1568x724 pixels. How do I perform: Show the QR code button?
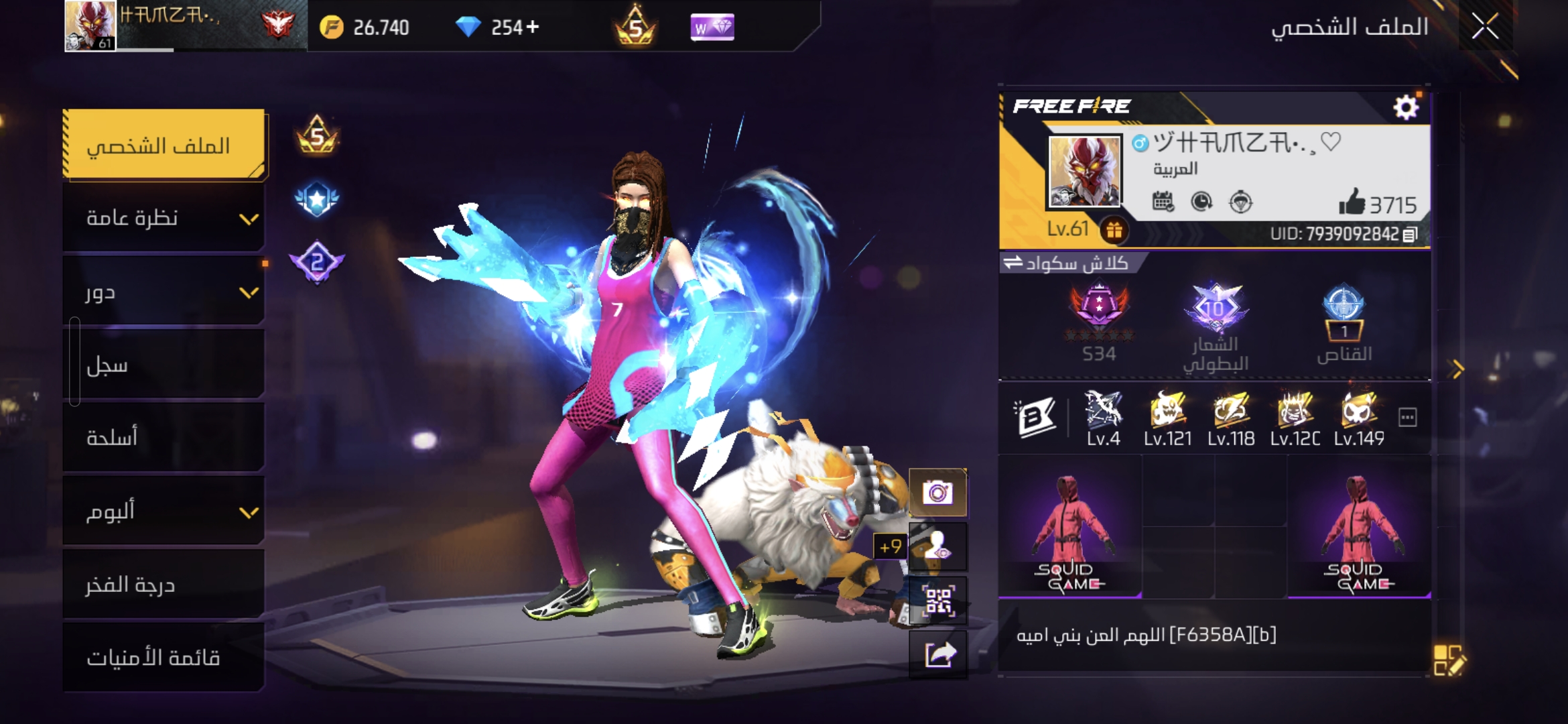(x=937, y=601)
